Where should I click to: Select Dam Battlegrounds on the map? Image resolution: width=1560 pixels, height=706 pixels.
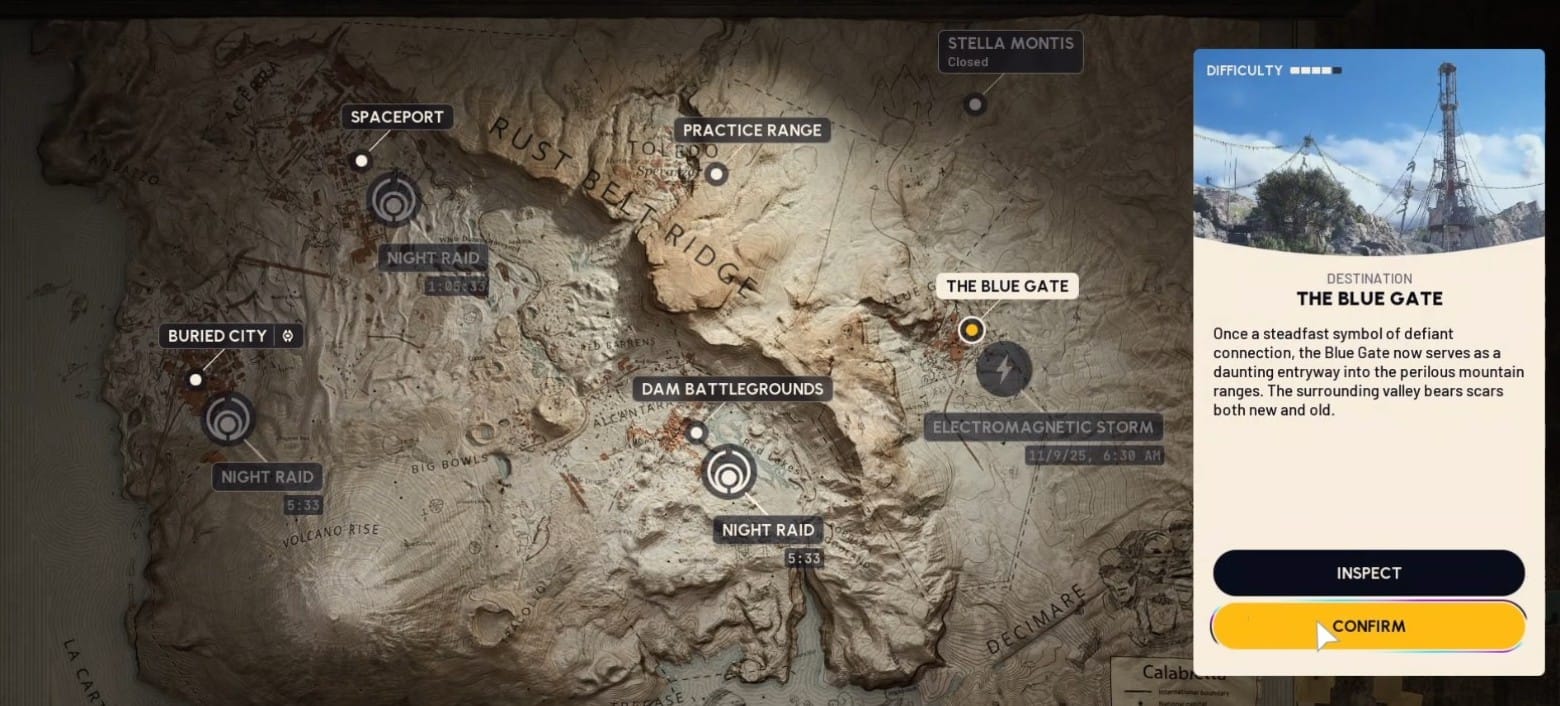[733, 389]
